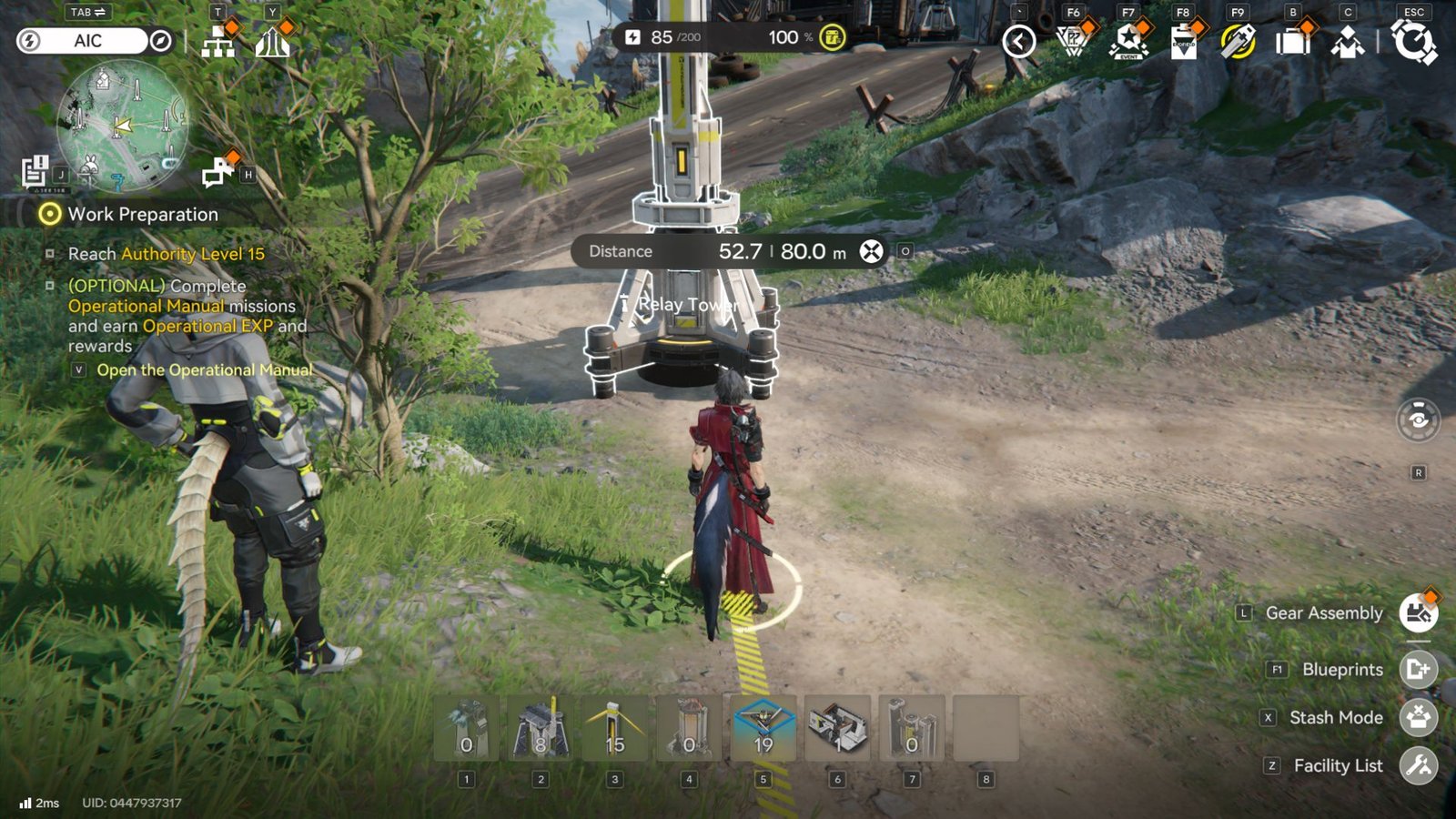Toggle the camera view control on the right
The width and height of the screenshot is (1456, 819).
click(x=1417, y=420)
